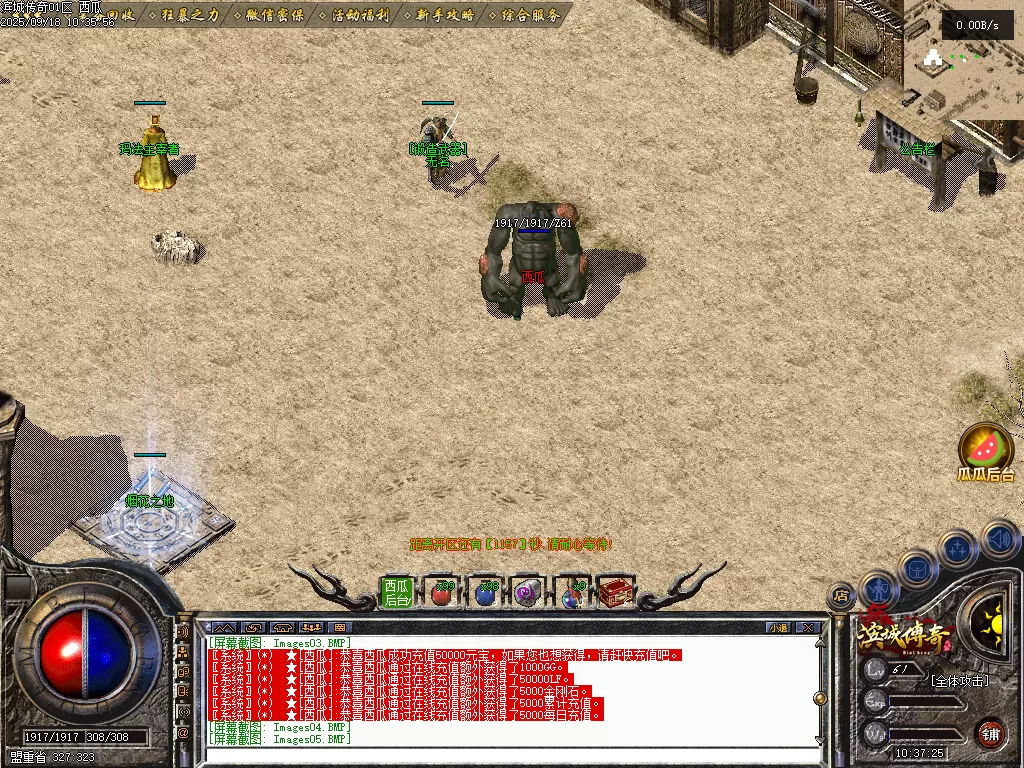Open the character figure round button
The width and height of the screenshot is (1024, 768).
[x=879, y=589]
